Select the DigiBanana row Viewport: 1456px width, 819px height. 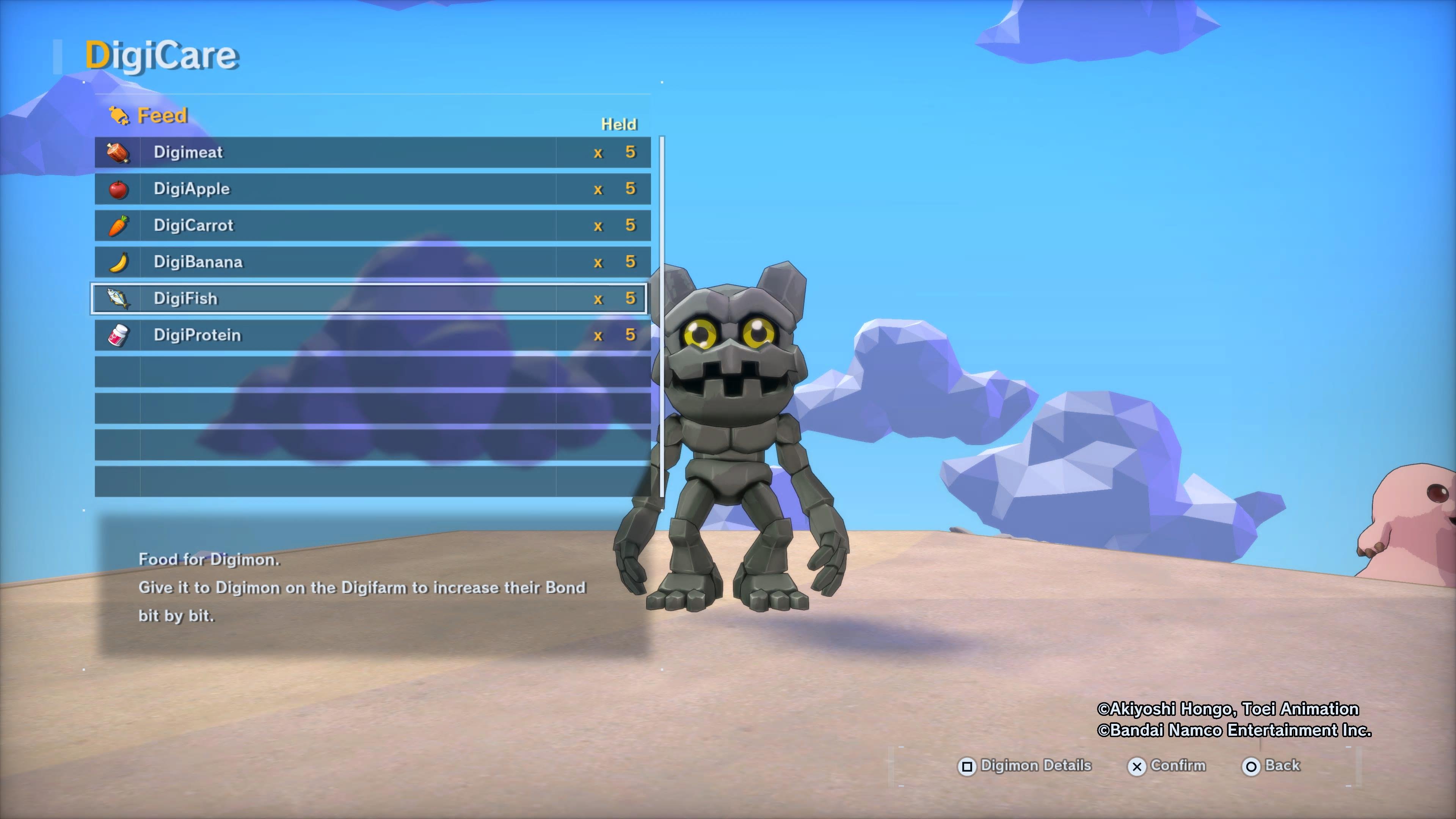click(x=372, y=262)
